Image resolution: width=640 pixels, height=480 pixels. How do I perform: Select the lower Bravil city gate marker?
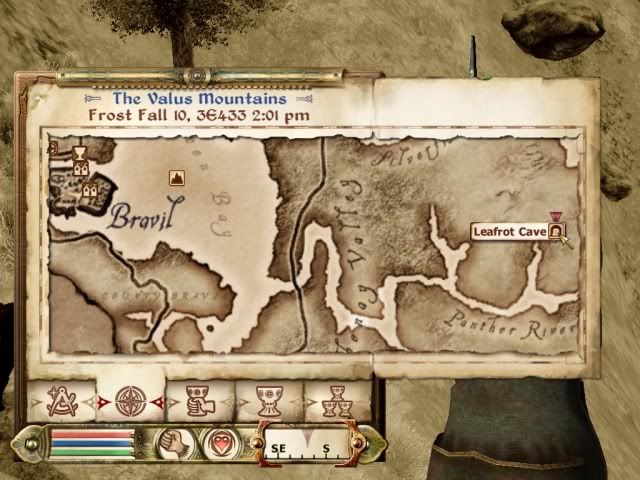pos(90,188)
